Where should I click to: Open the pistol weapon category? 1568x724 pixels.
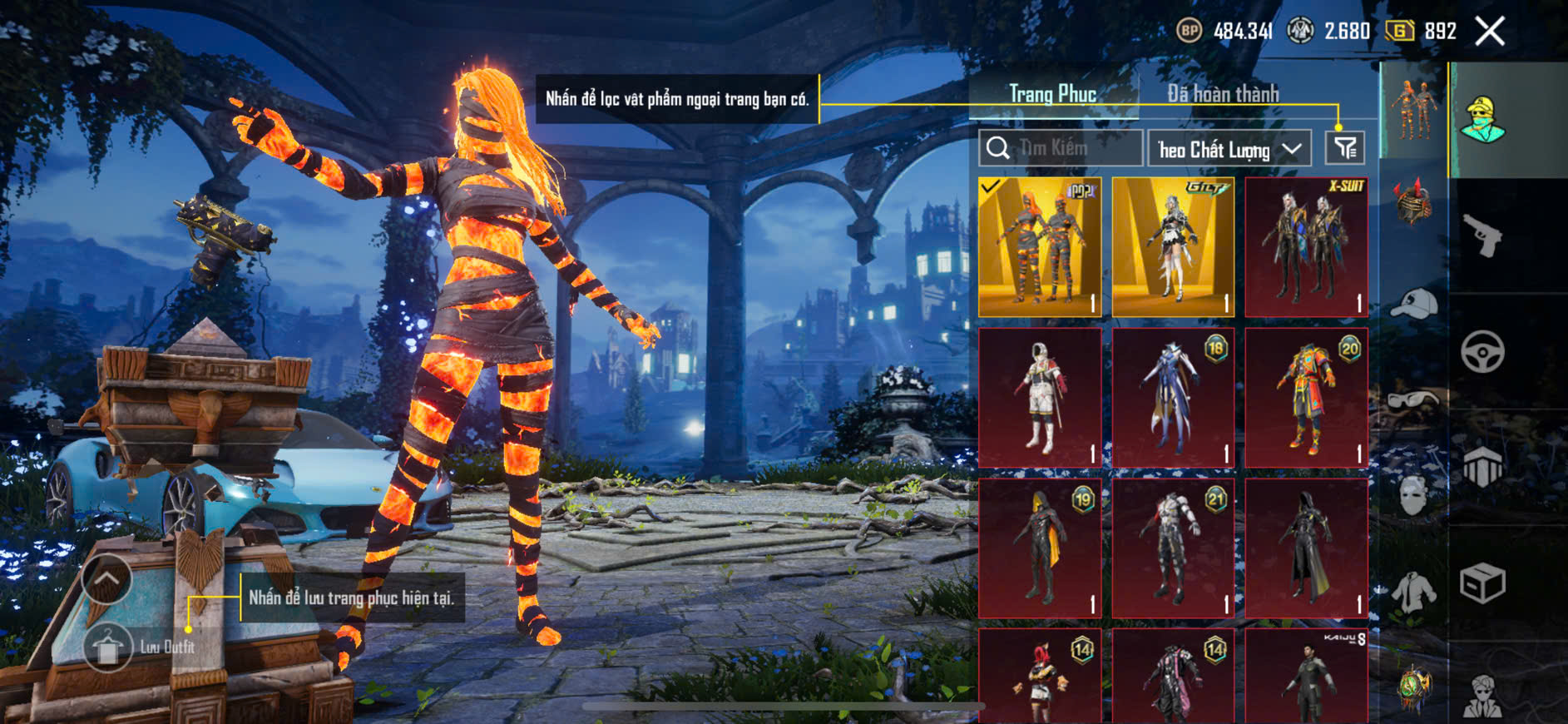coord(1482,236)
